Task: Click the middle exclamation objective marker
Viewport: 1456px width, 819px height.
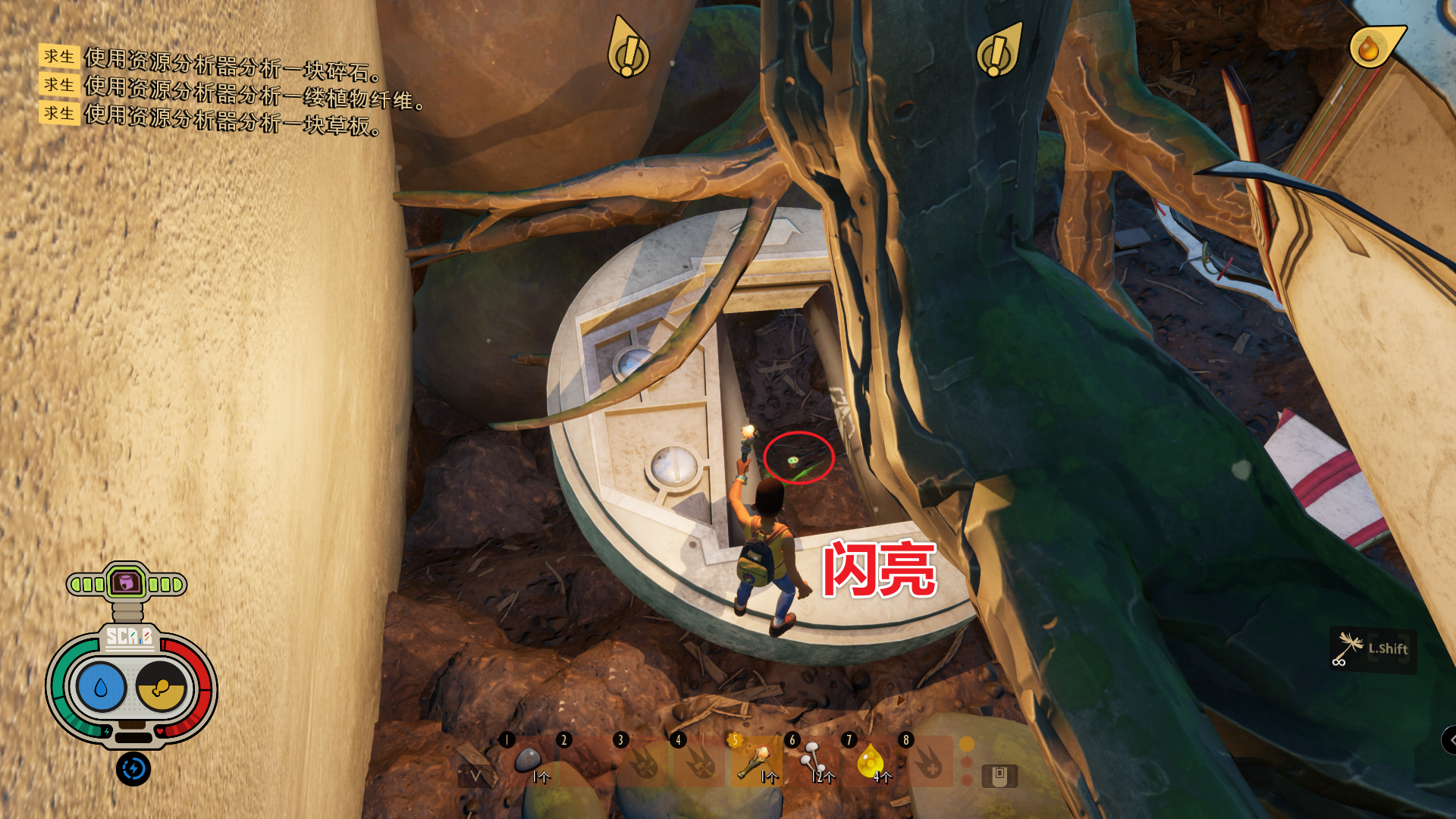Action: [x=998, y=50]
